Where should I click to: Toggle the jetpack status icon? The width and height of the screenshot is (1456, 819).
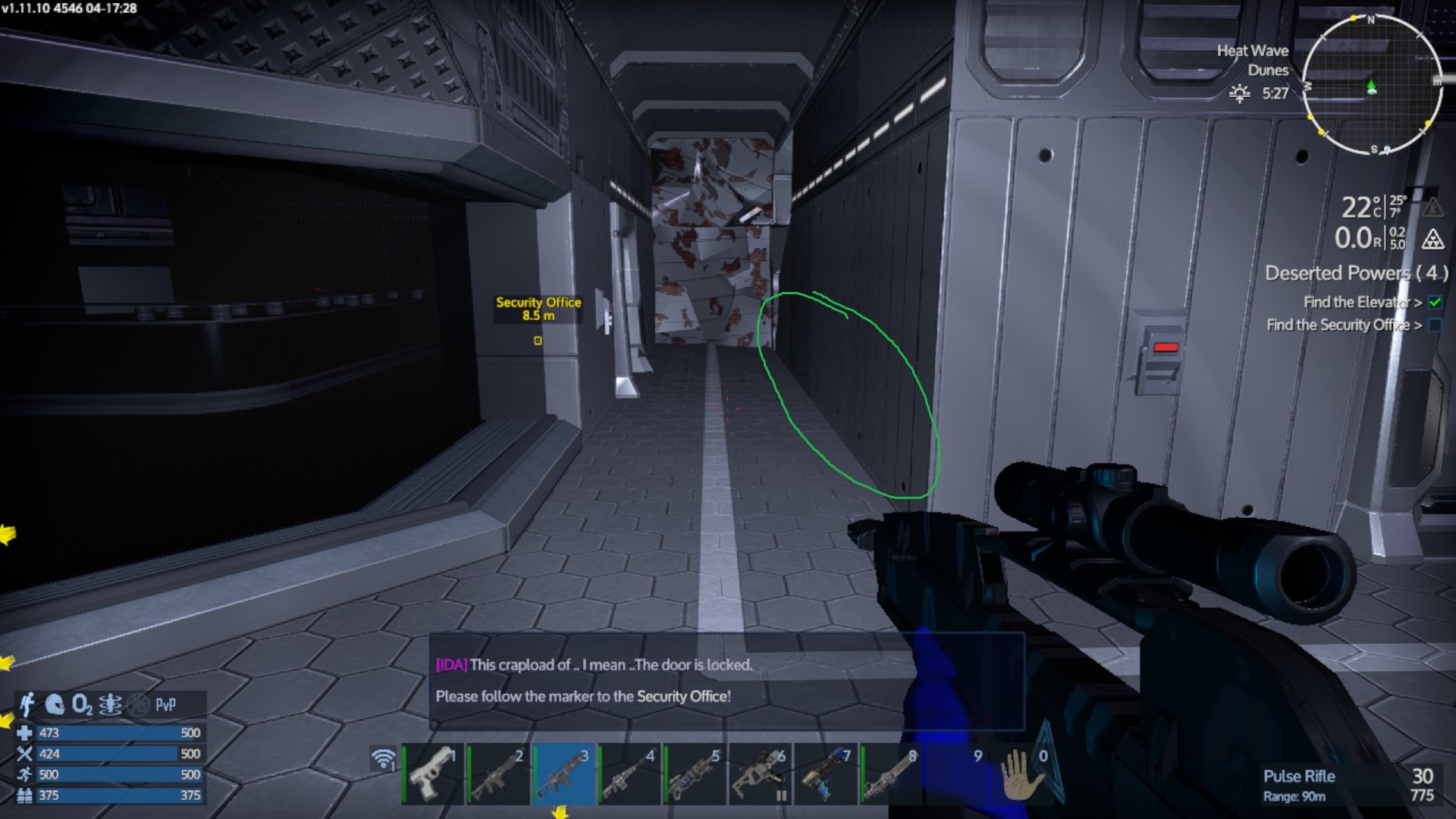coord(27,704)
